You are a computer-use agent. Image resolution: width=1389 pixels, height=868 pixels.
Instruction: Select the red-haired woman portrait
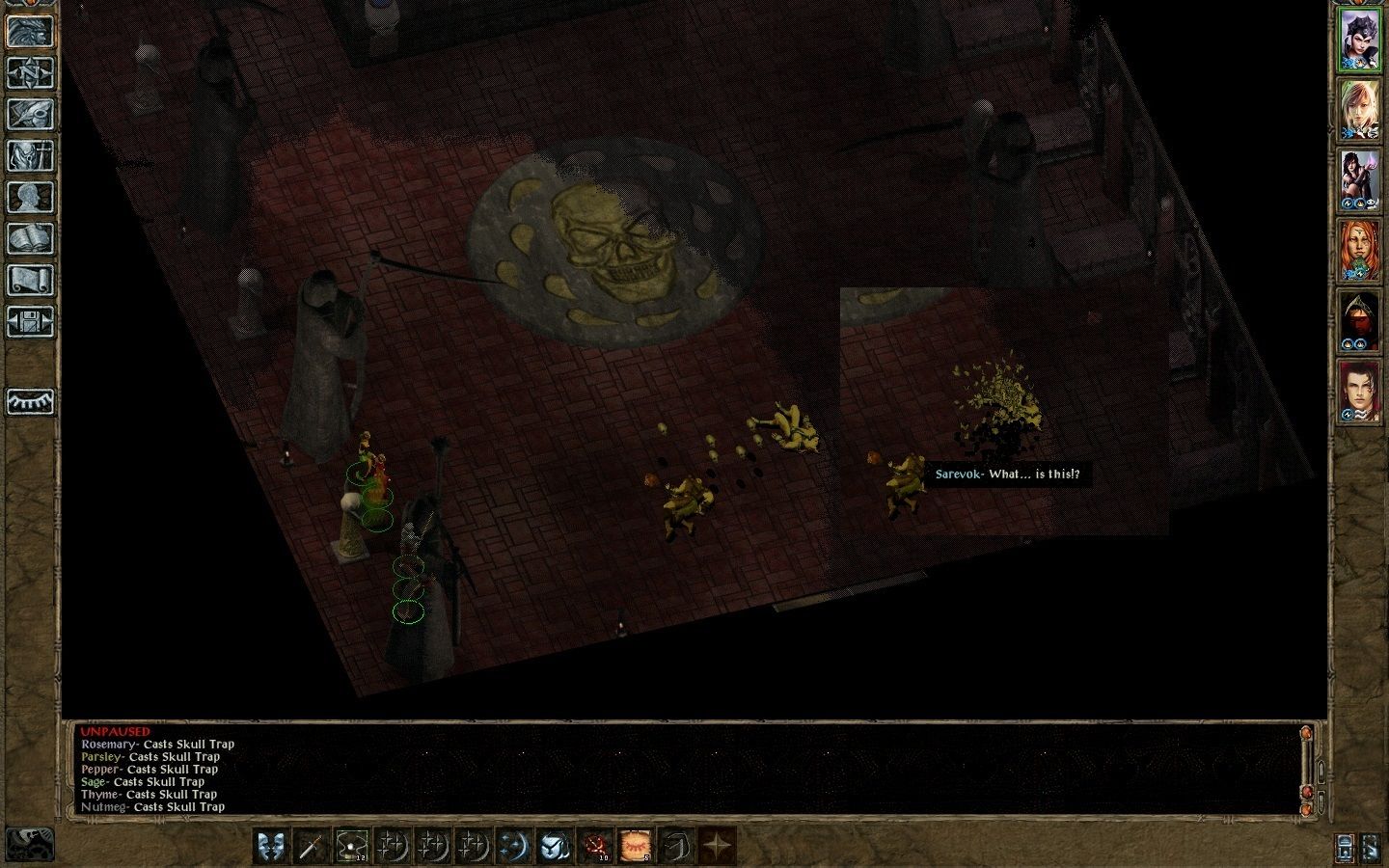point(1360,251)
